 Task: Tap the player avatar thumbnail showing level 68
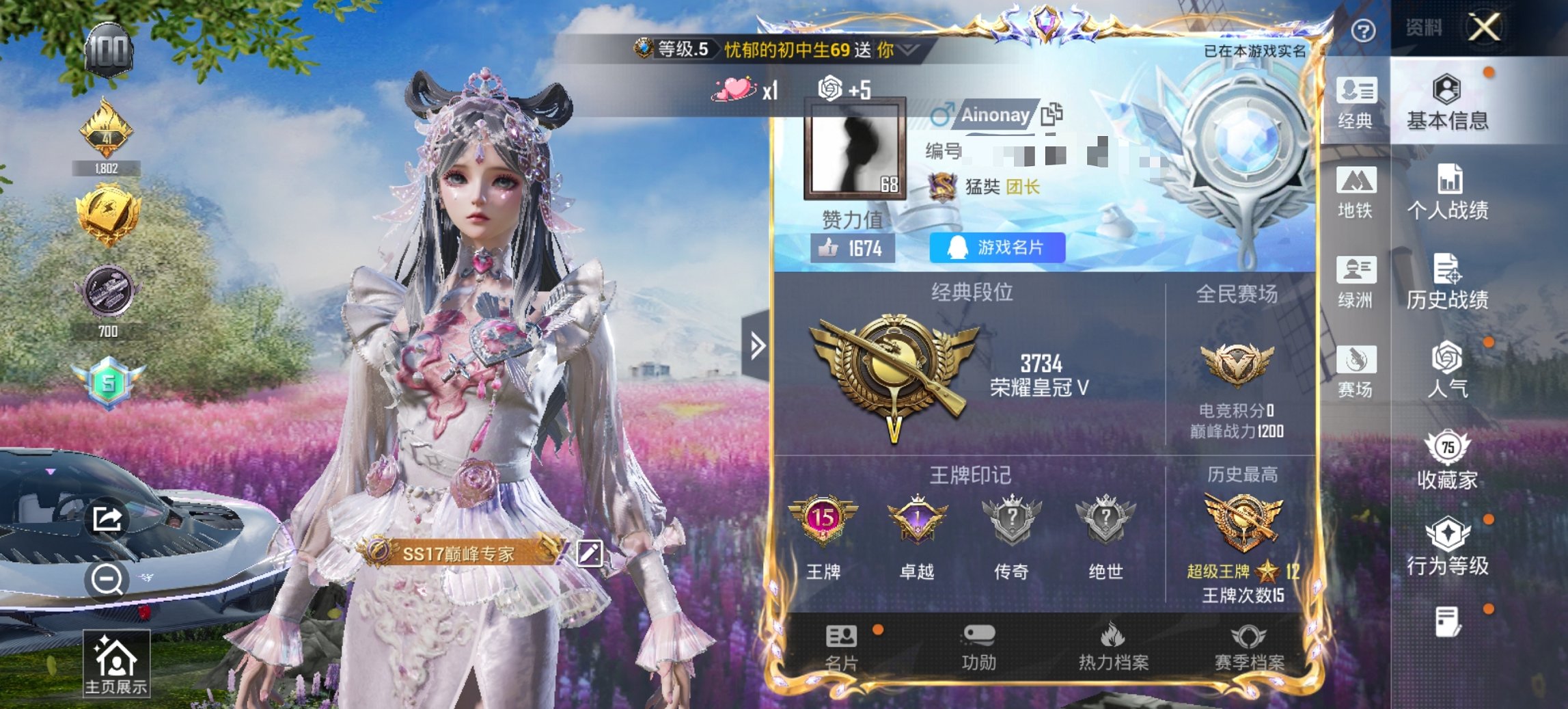(x=853, y=147)
